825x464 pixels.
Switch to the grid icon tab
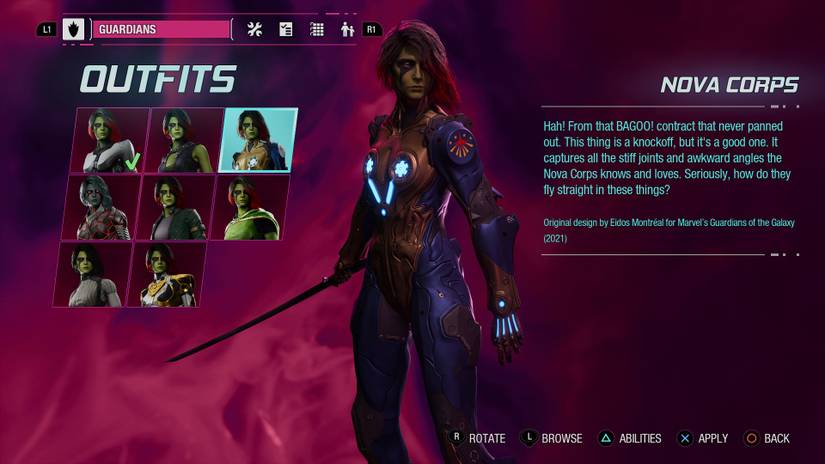click(317, 30)
